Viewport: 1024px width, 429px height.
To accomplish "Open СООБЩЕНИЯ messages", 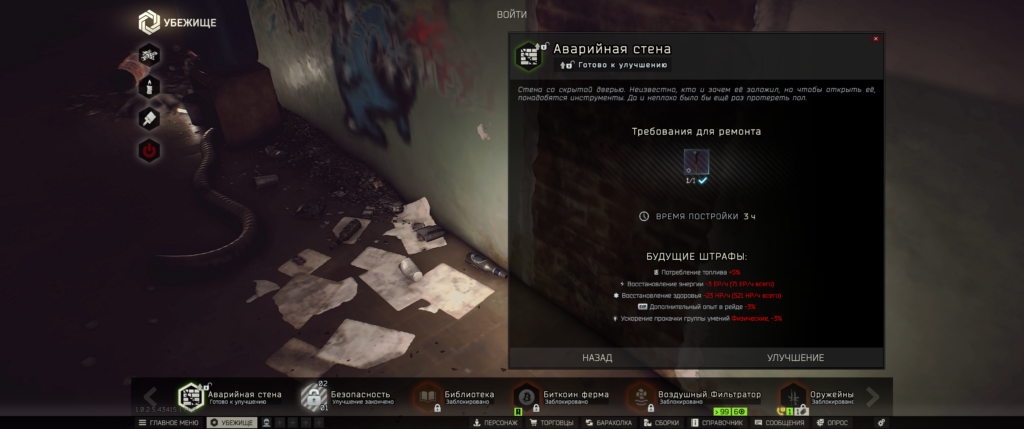I will tap(779, 423).
